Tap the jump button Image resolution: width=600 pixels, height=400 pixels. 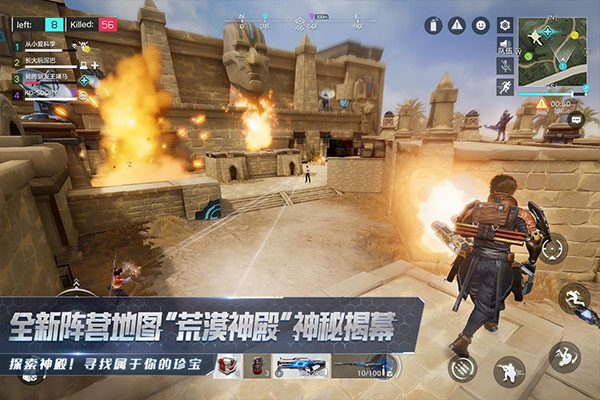point(574,298)
